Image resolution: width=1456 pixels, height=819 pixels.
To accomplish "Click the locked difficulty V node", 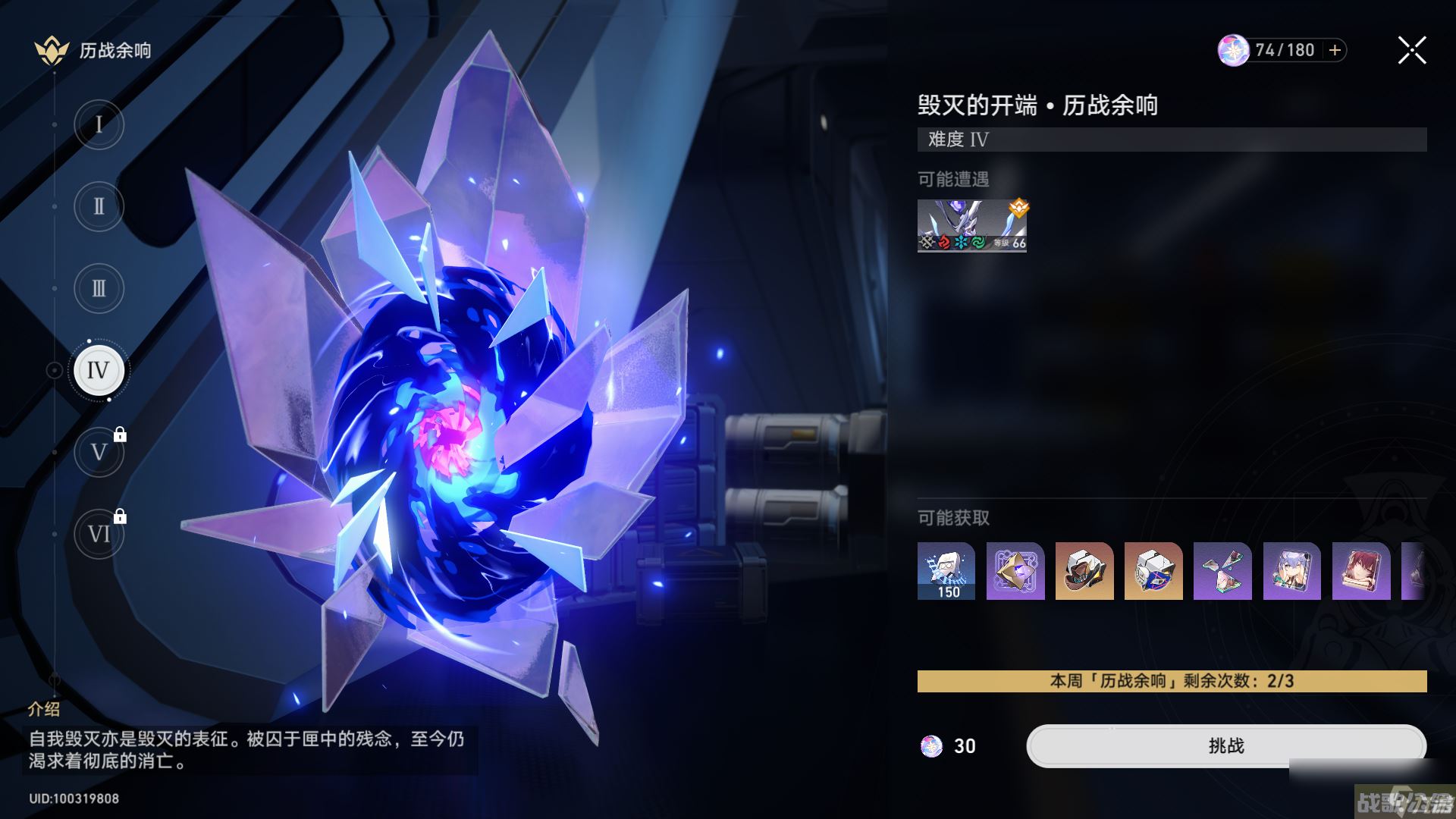I will click(98, 451).
